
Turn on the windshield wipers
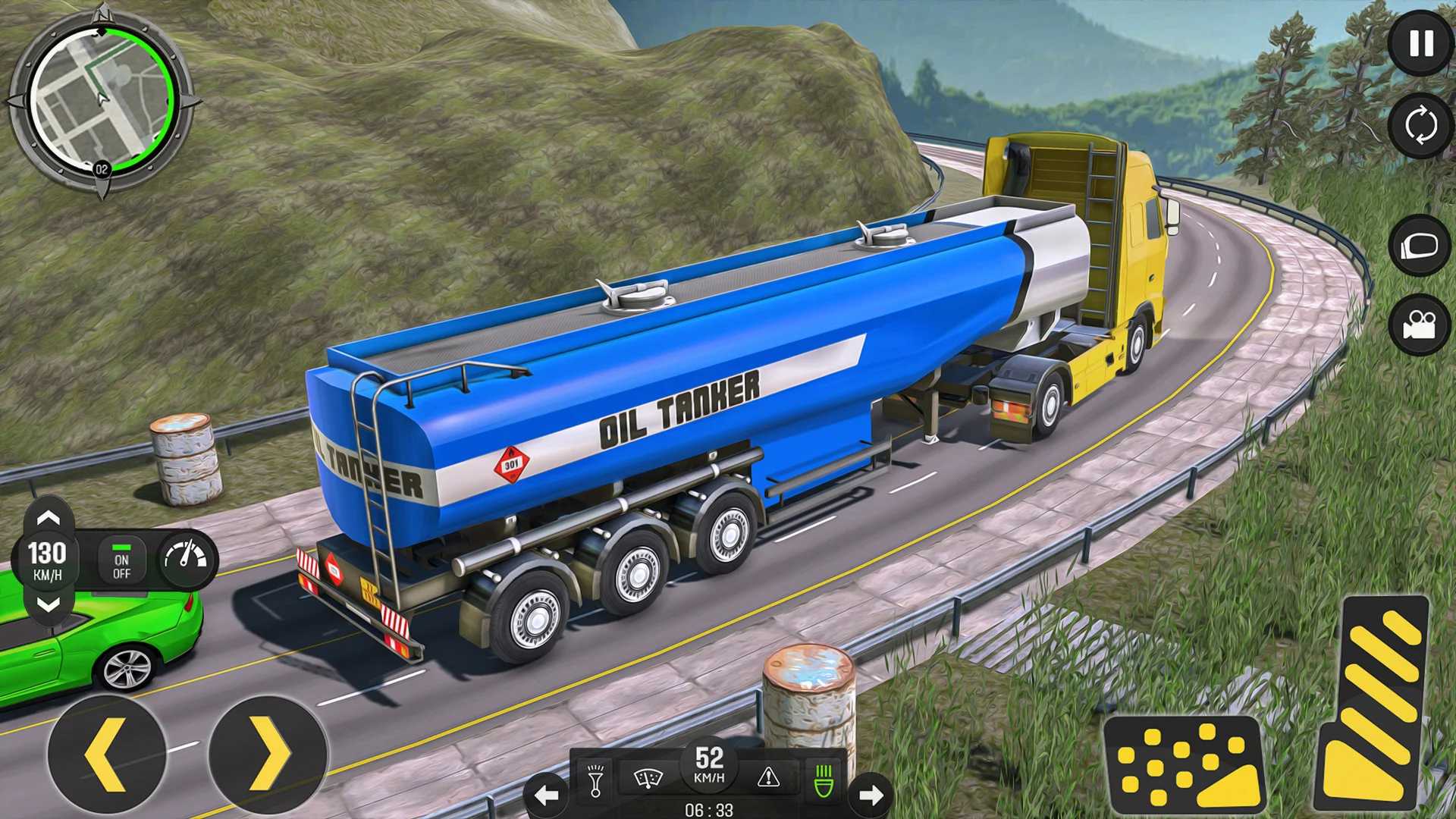[x=648, y=779]
